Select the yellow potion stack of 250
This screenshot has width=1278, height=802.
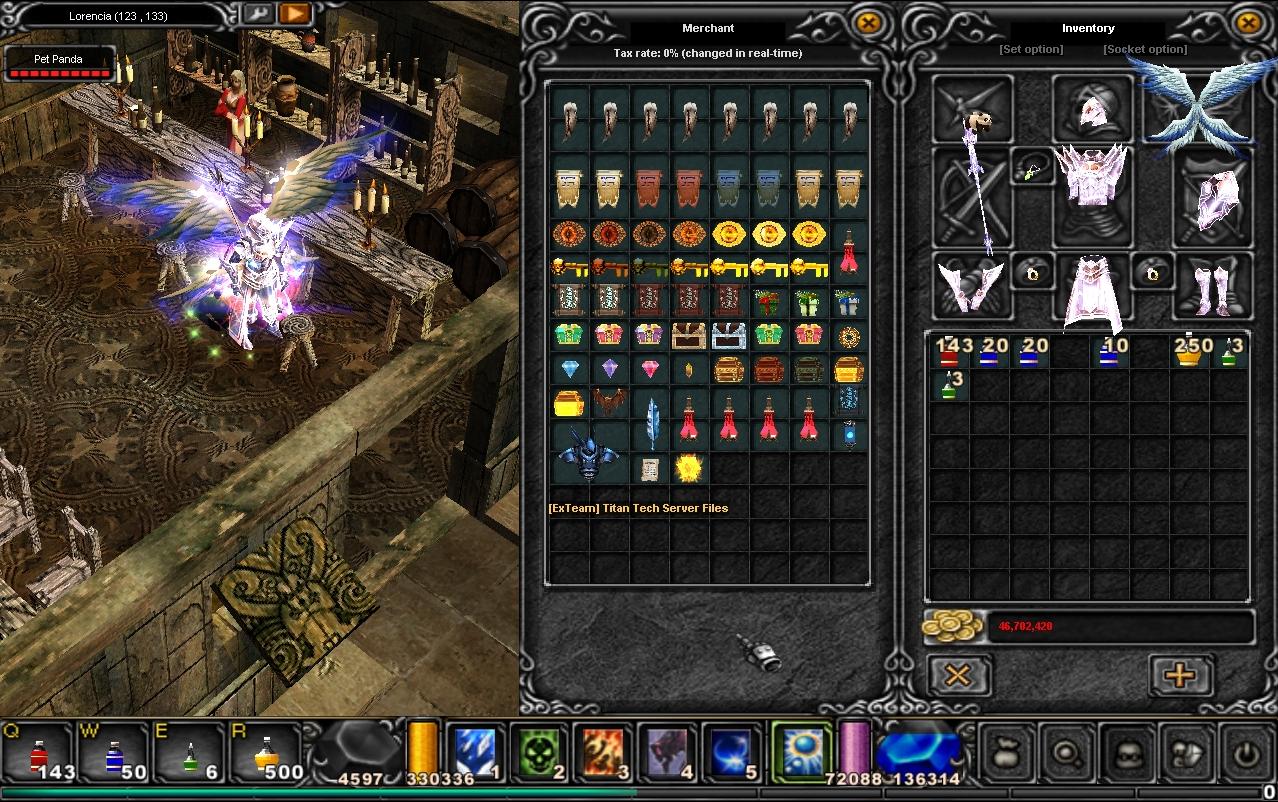pyautogui.click(x=1188, y=352)
